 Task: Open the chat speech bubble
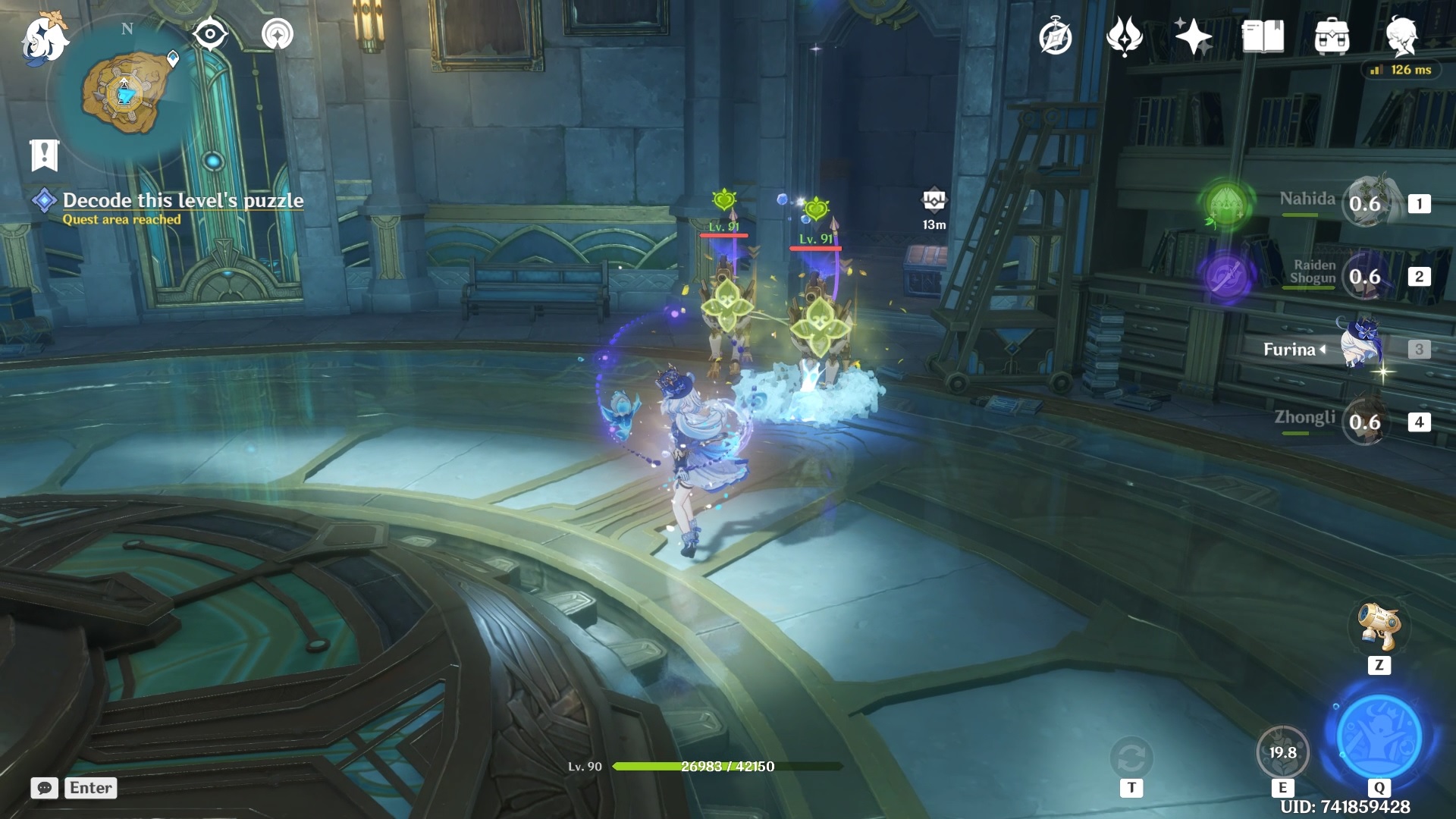tap(45, 788)
